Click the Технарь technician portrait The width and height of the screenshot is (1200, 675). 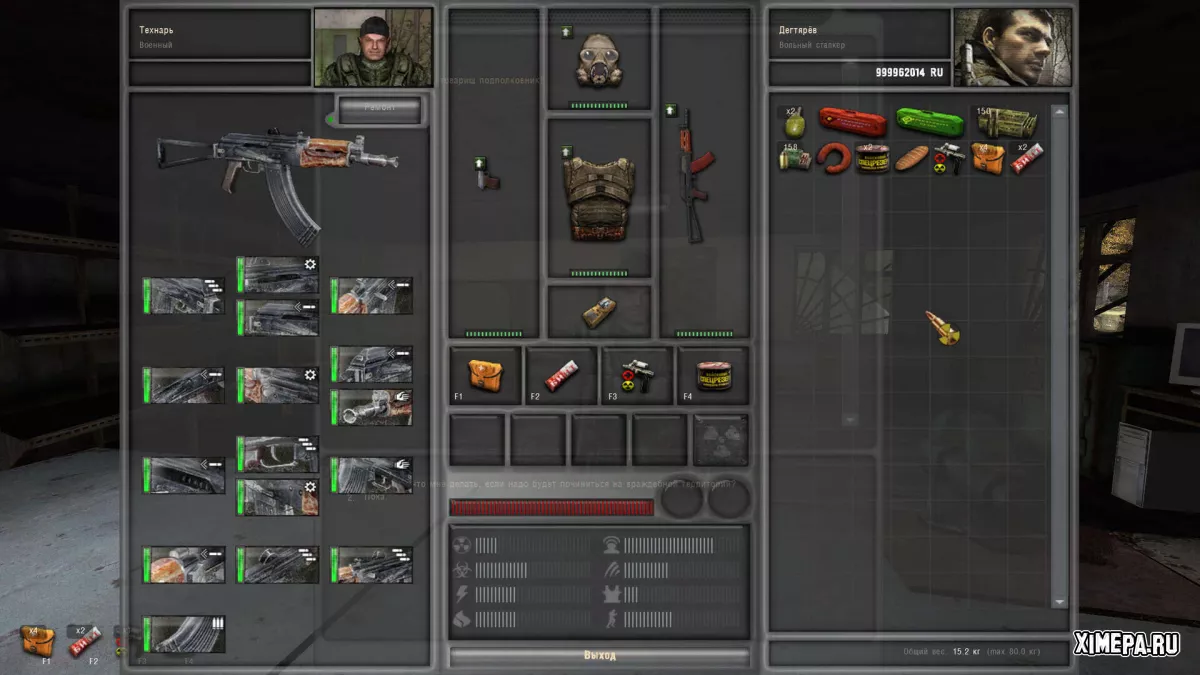(373, 48)
